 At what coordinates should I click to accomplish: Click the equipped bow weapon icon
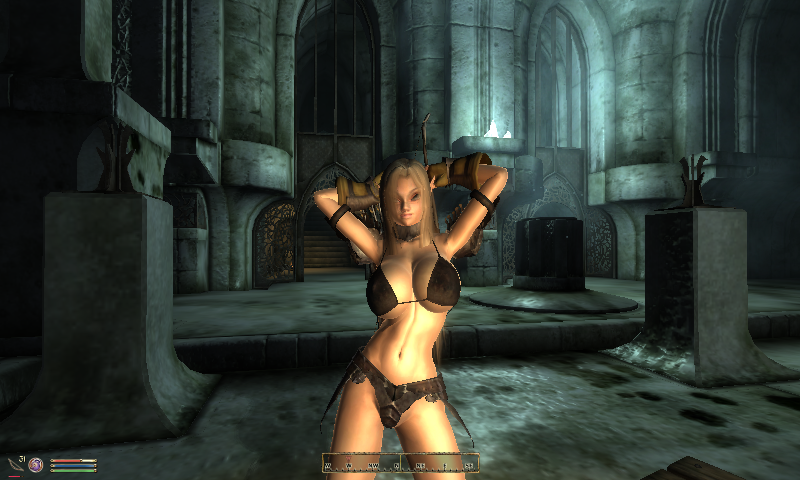14,463
